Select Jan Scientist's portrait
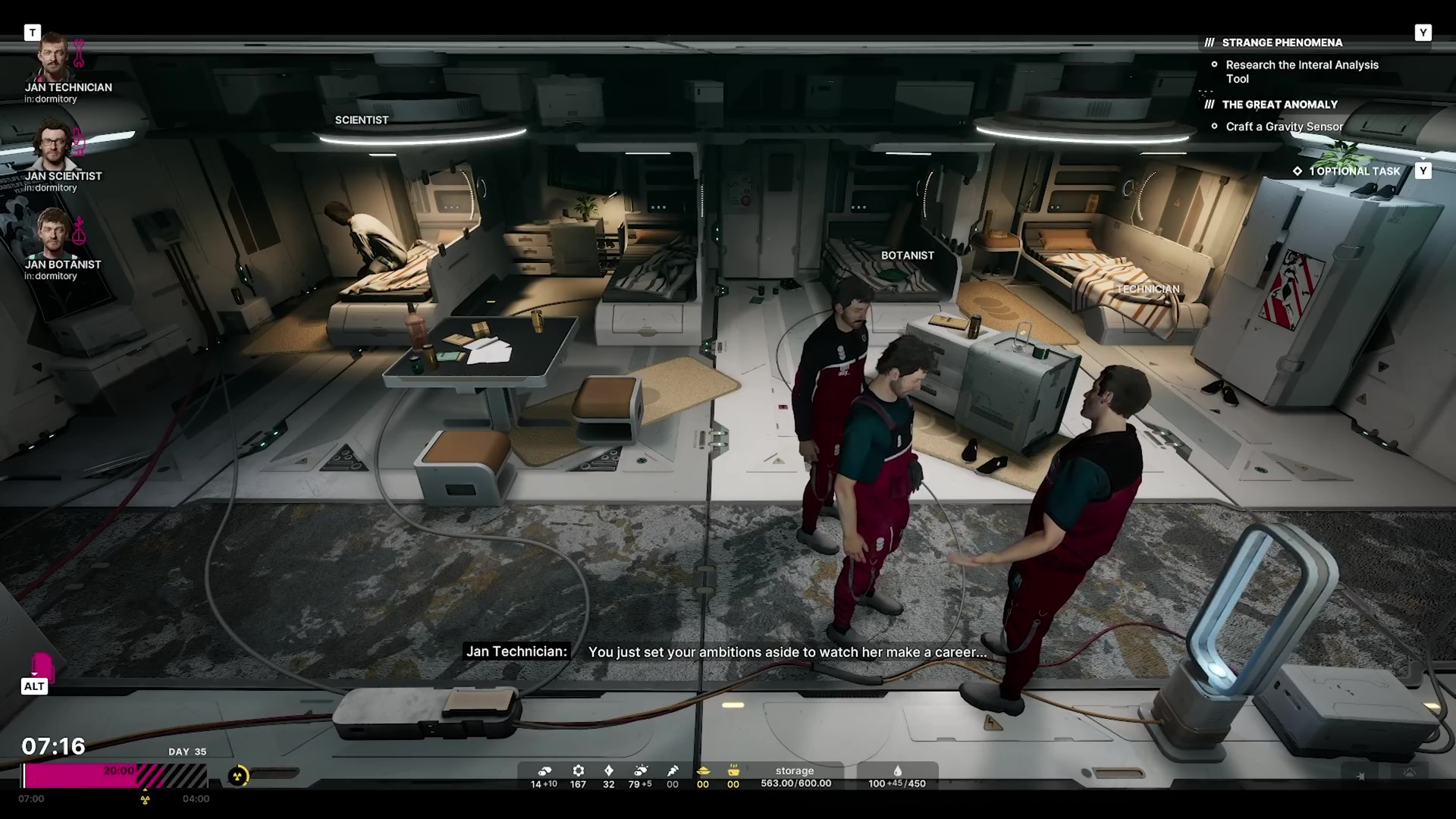The image size is (1456, 819). 53,147
